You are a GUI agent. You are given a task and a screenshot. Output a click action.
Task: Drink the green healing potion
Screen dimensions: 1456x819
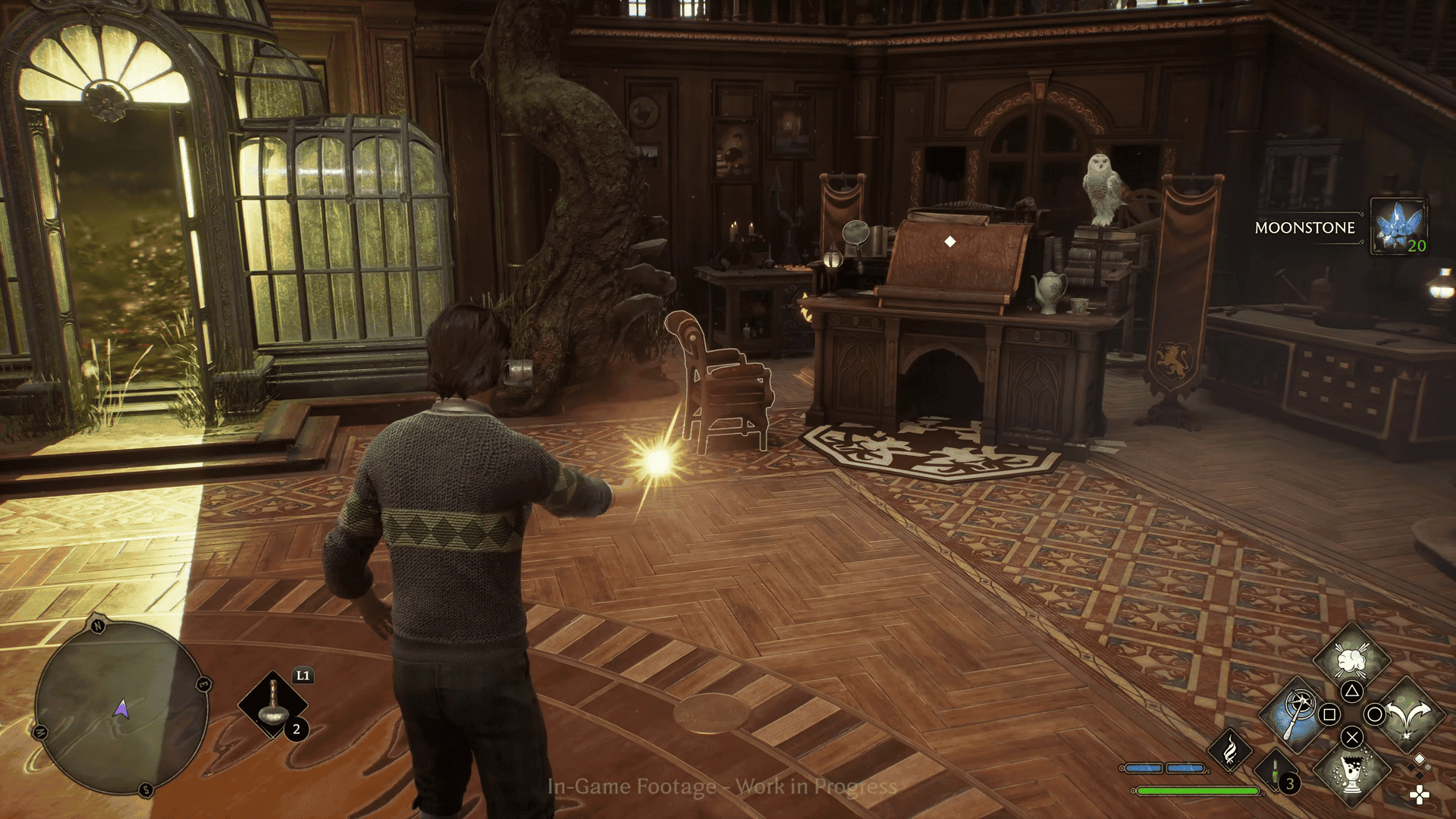[x=1276, y=773]
